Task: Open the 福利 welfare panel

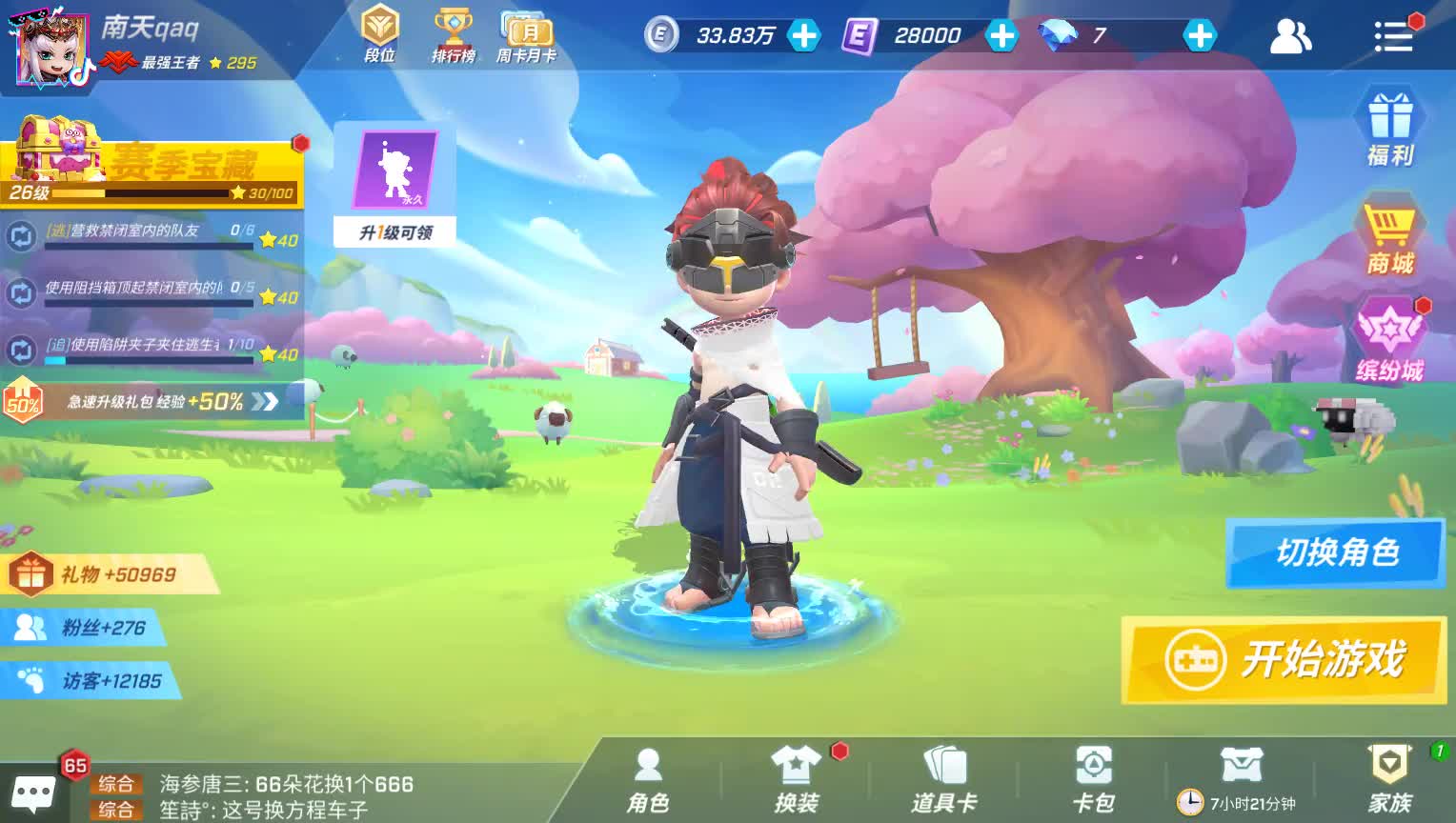Action: [1389, 124]
